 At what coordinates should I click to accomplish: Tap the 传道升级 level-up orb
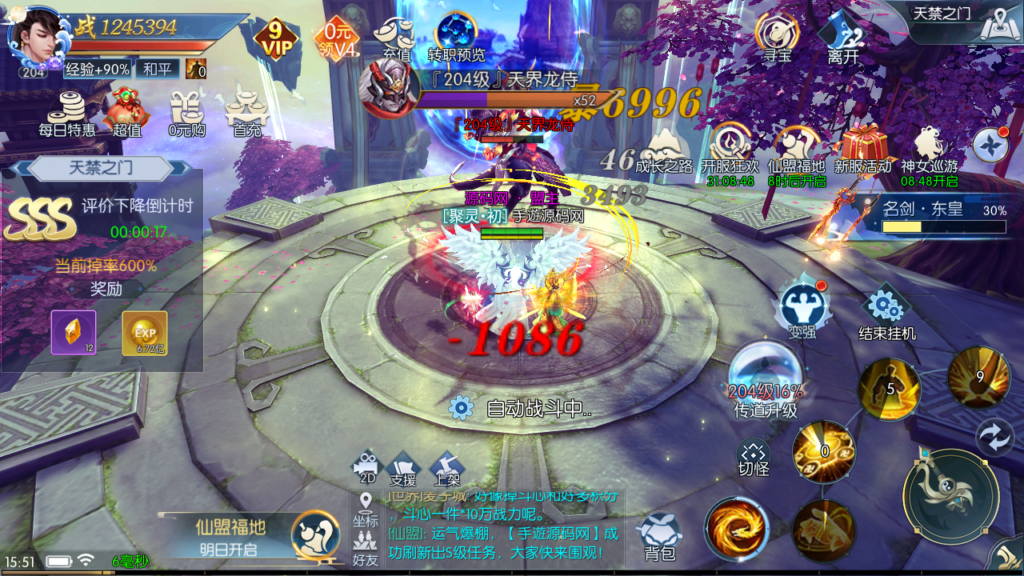coord(765,380)
